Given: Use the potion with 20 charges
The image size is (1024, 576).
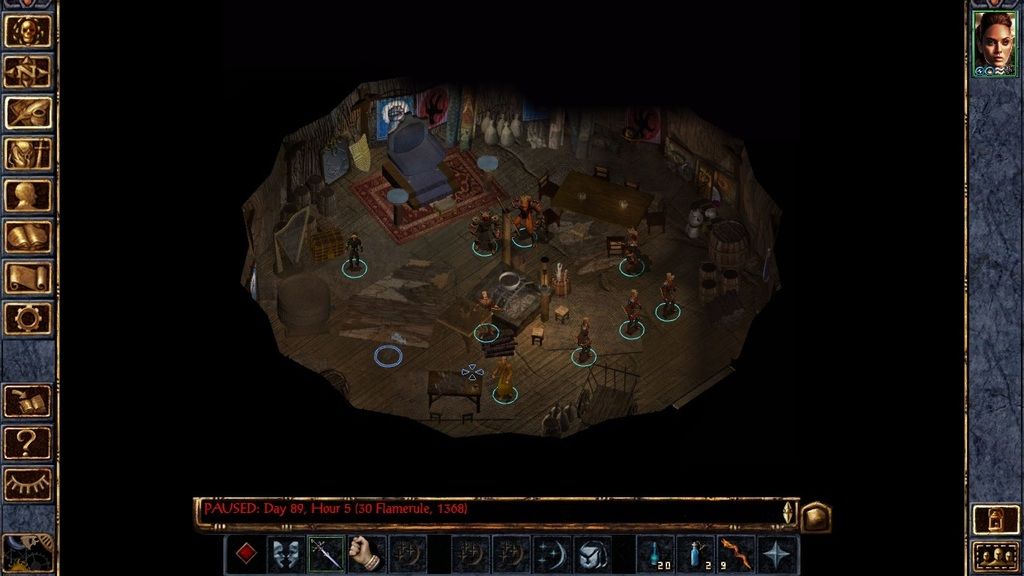Looking at the screenshot, I should tap(655, 553).
